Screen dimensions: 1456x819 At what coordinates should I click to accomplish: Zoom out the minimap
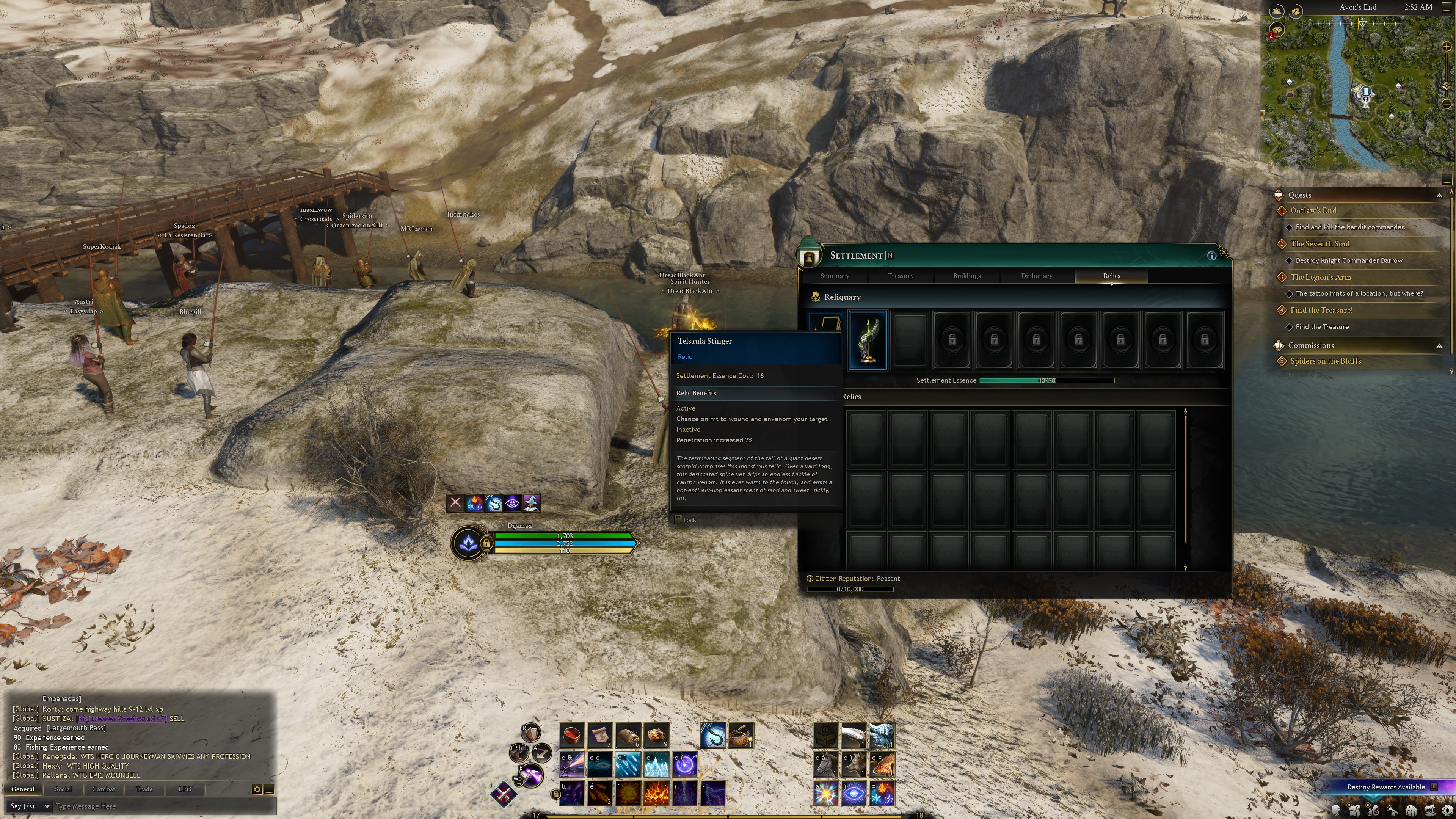(1447, 104)
